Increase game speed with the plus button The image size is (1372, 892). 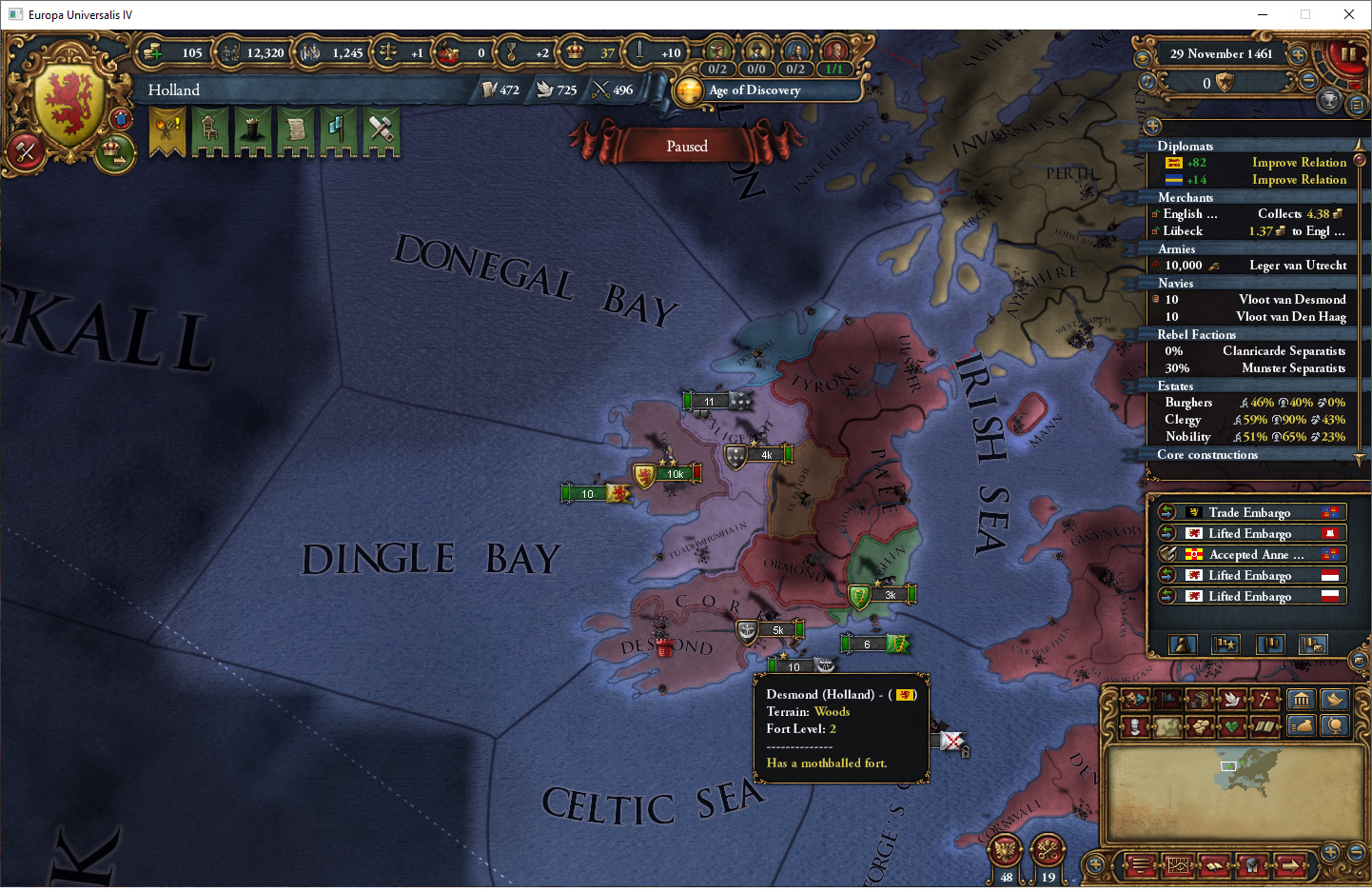point(1297,54)
